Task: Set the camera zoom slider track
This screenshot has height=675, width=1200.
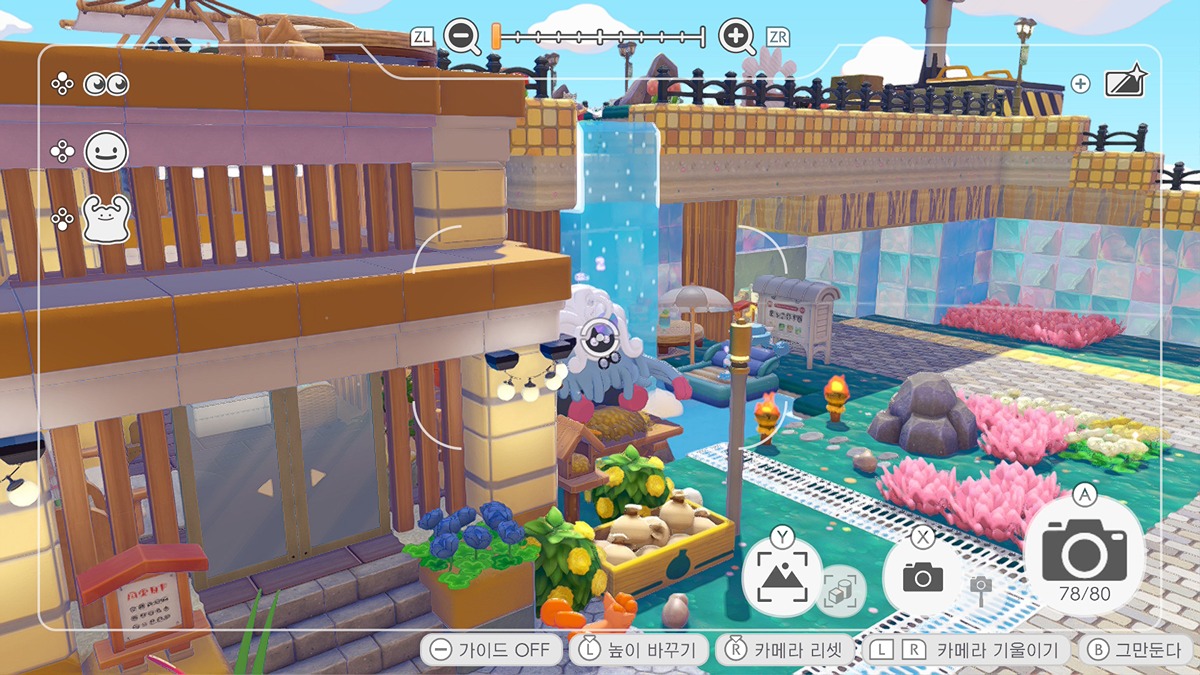Action: point(600,37)
